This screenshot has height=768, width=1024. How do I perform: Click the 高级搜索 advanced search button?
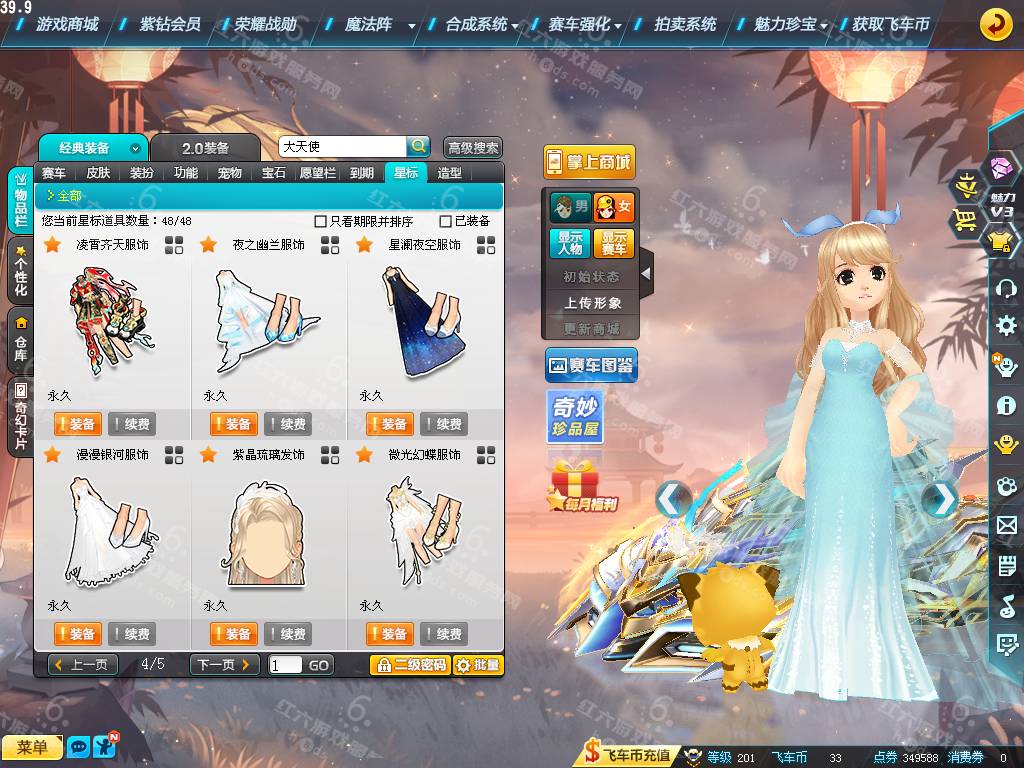pyautogui.click(x=472, y=148)
